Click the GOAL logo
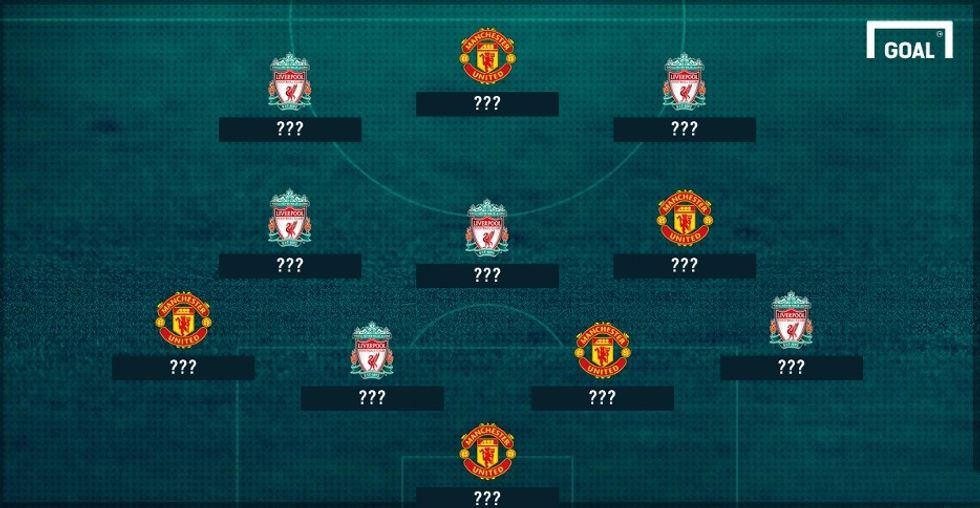Screen dimensions: 980x508 (908, 46)
